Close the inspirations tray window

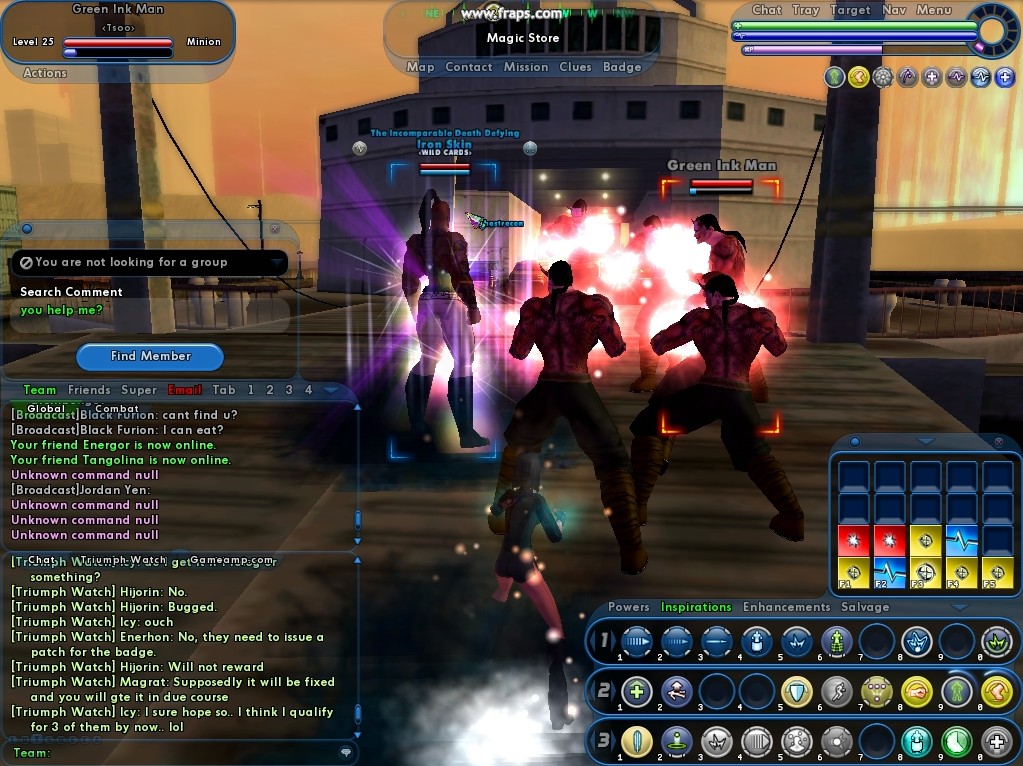[998, 441]
